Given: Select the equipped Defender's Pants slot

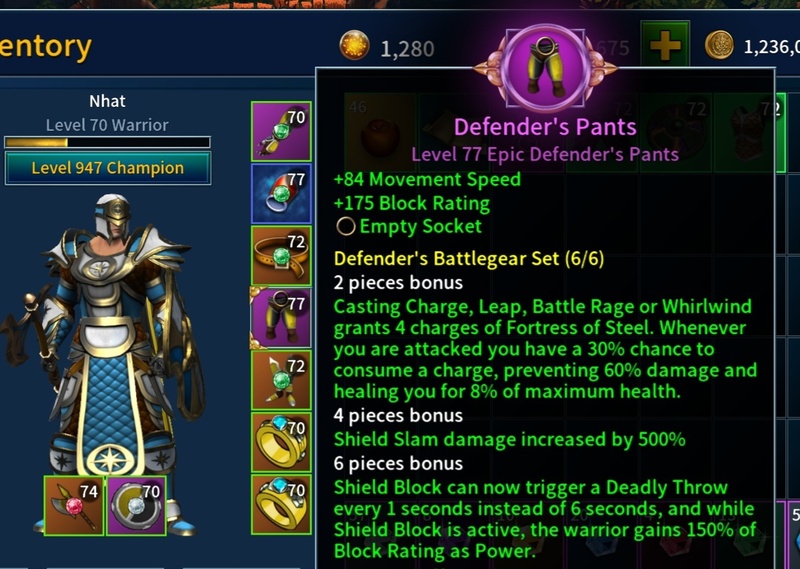Looking at the screenshot, I should [x=280, y=317].
